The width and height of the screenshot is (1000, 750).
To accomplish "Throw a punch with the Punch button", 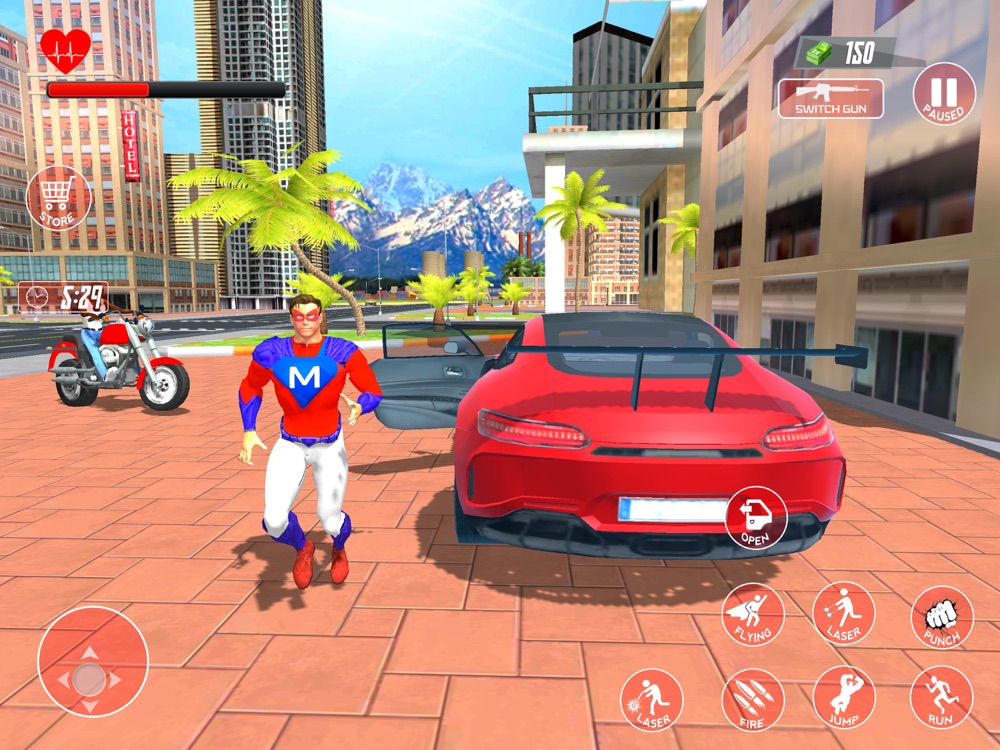I will (941, 616).
